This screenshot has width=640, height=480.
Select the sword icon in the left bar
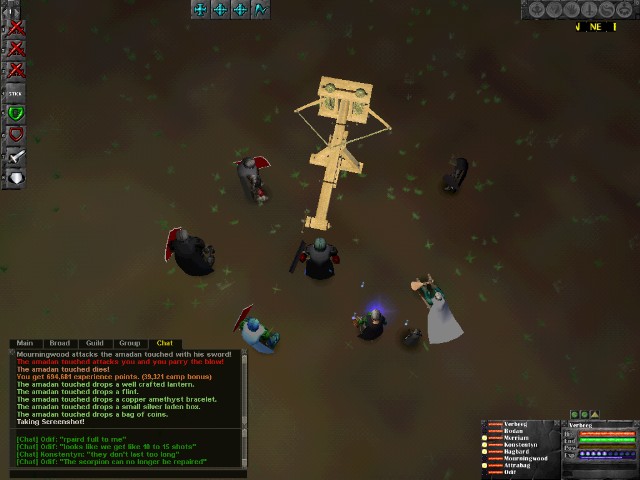pos(15,157)
